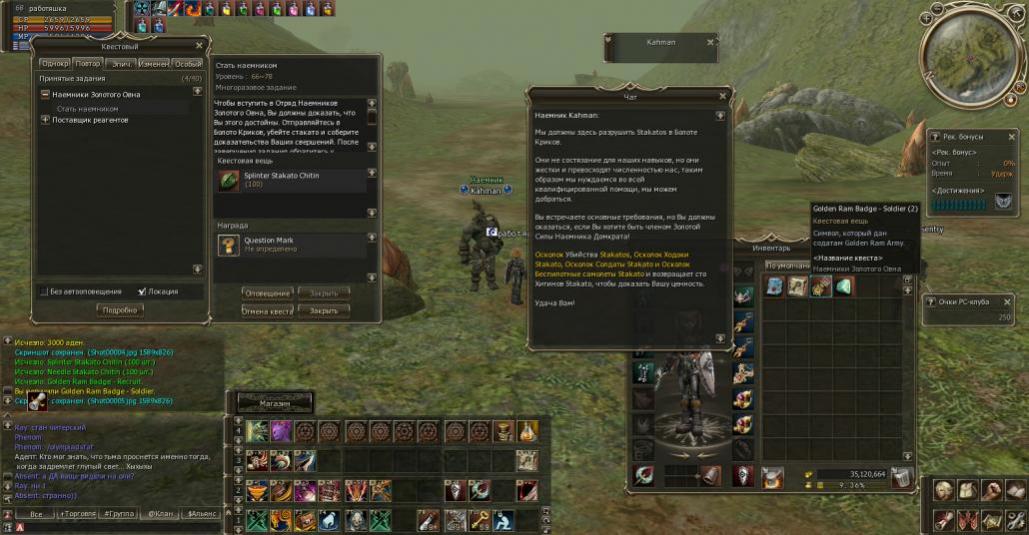Abandon quest with Отмена квеста button
The width and height of the screenshot is (1029, 535).
tap(267, 310)
